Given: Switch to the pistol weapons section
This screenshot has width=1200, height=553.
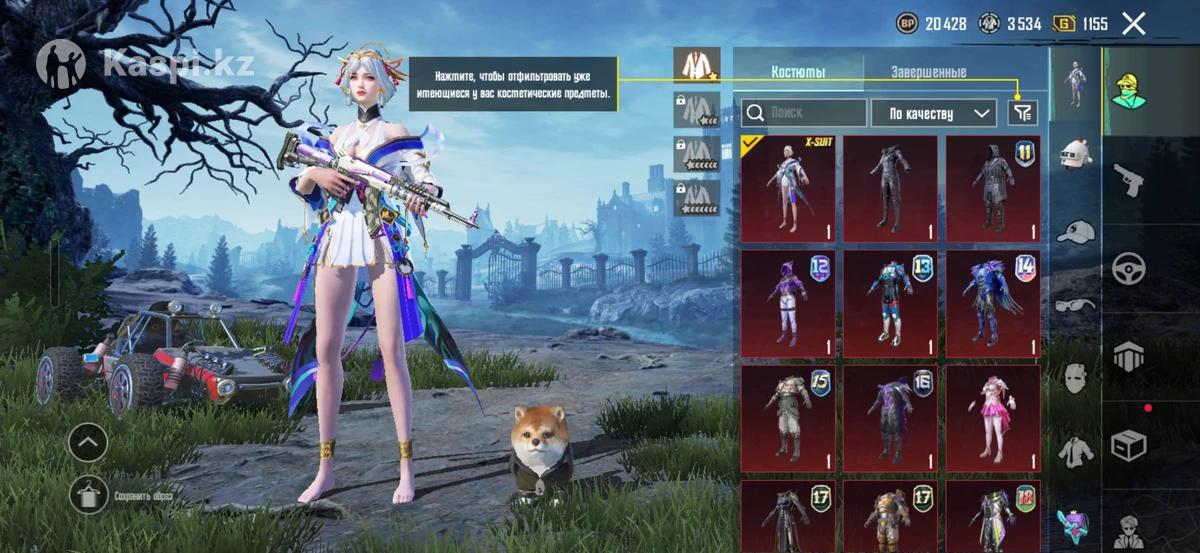Looking at the screenshot, I should [1129, 181].
